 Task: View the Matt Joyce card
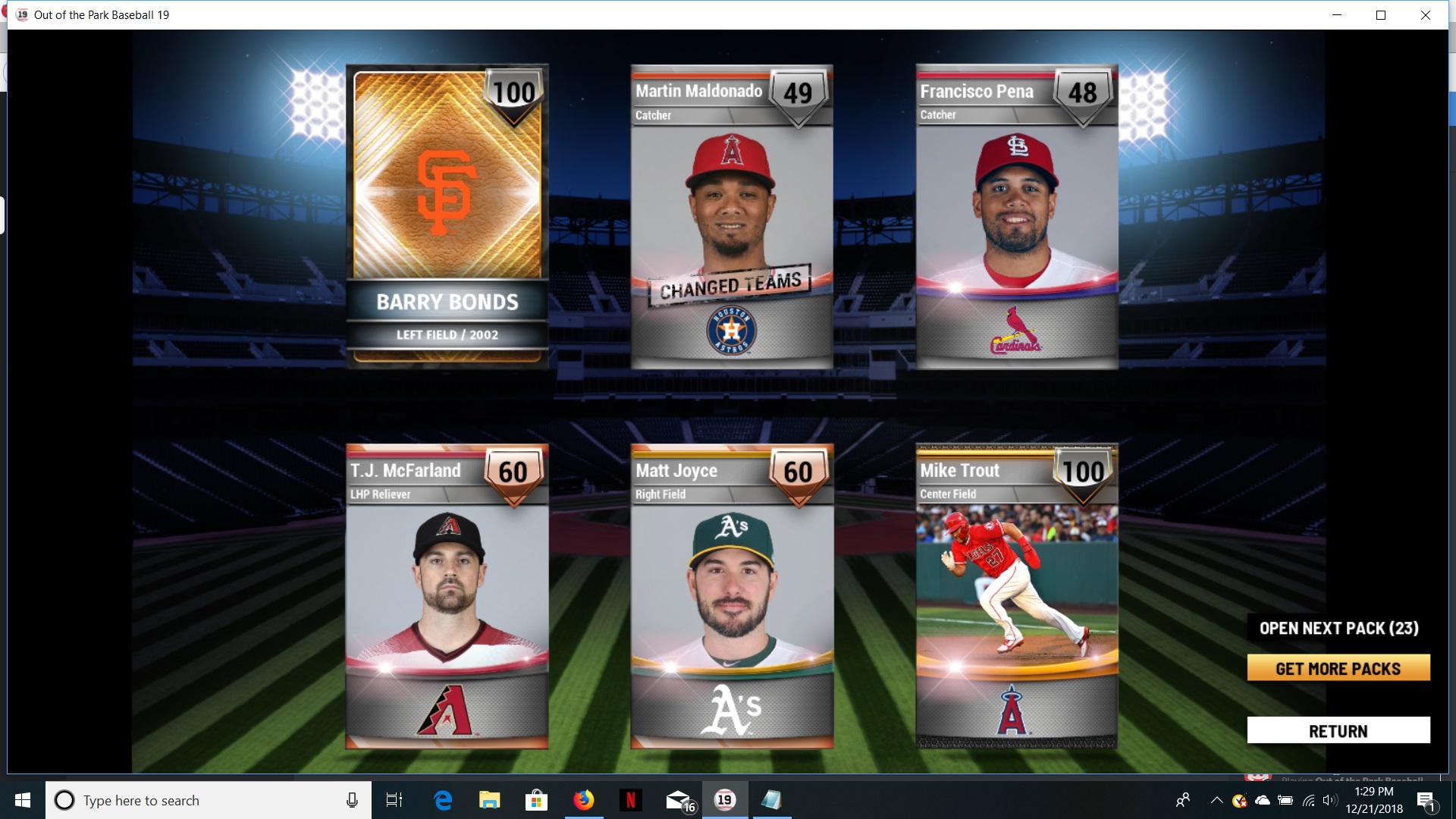[x=732, y=596]
